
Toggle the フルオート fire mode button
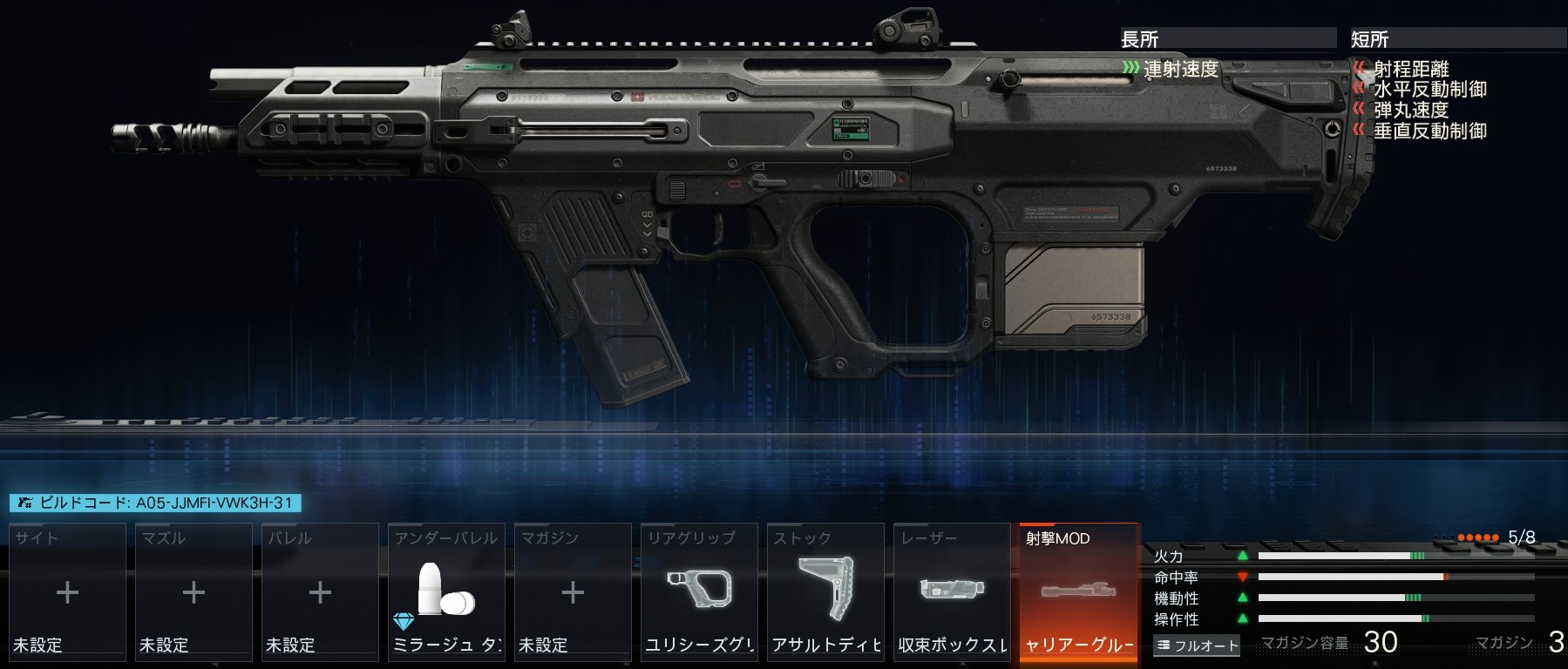click(x=1197, y=645)
